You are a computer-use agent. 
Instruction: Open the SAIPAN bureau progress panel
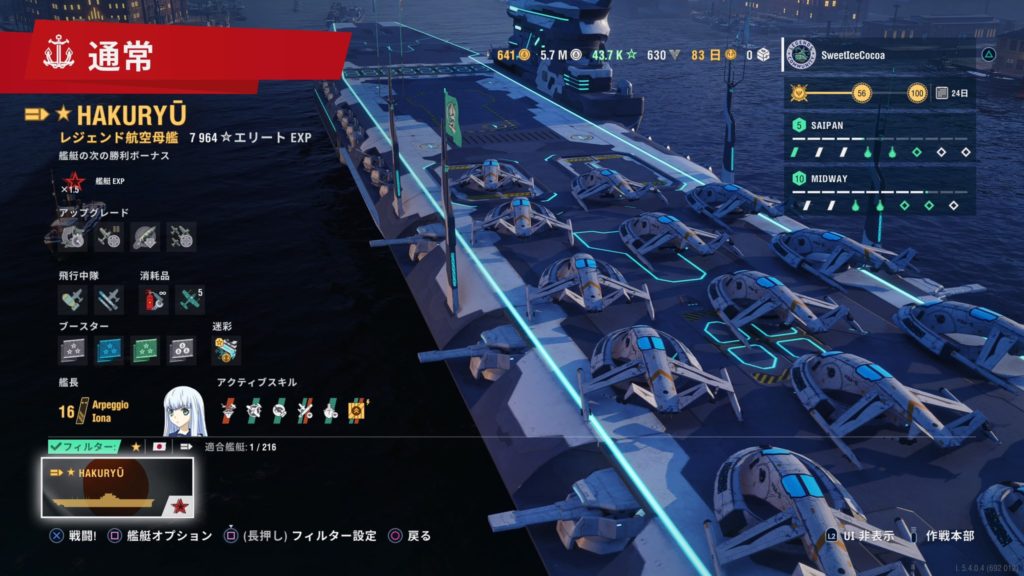coord(879,139)
